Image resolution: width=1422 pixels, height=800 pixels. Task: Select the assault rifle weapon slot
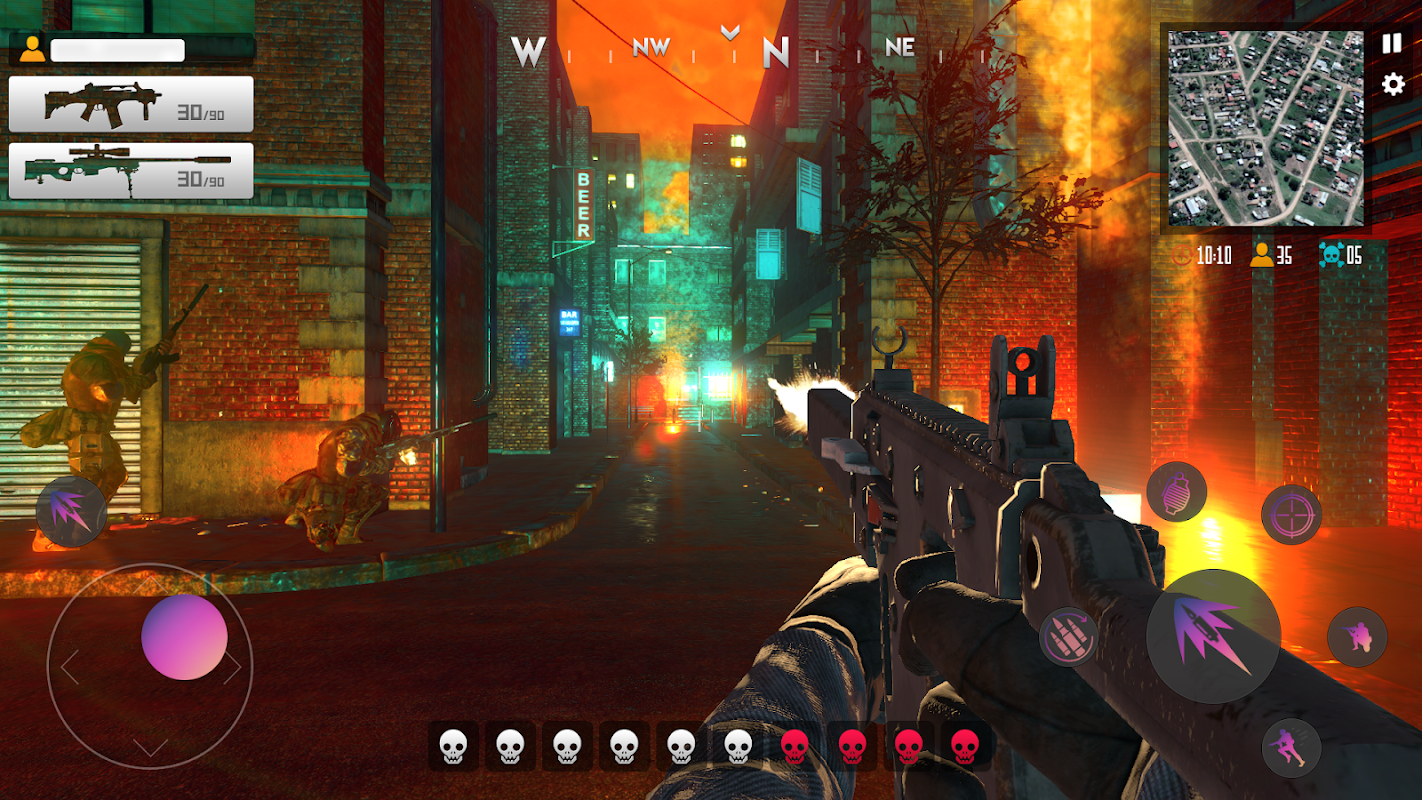(131, 104)
